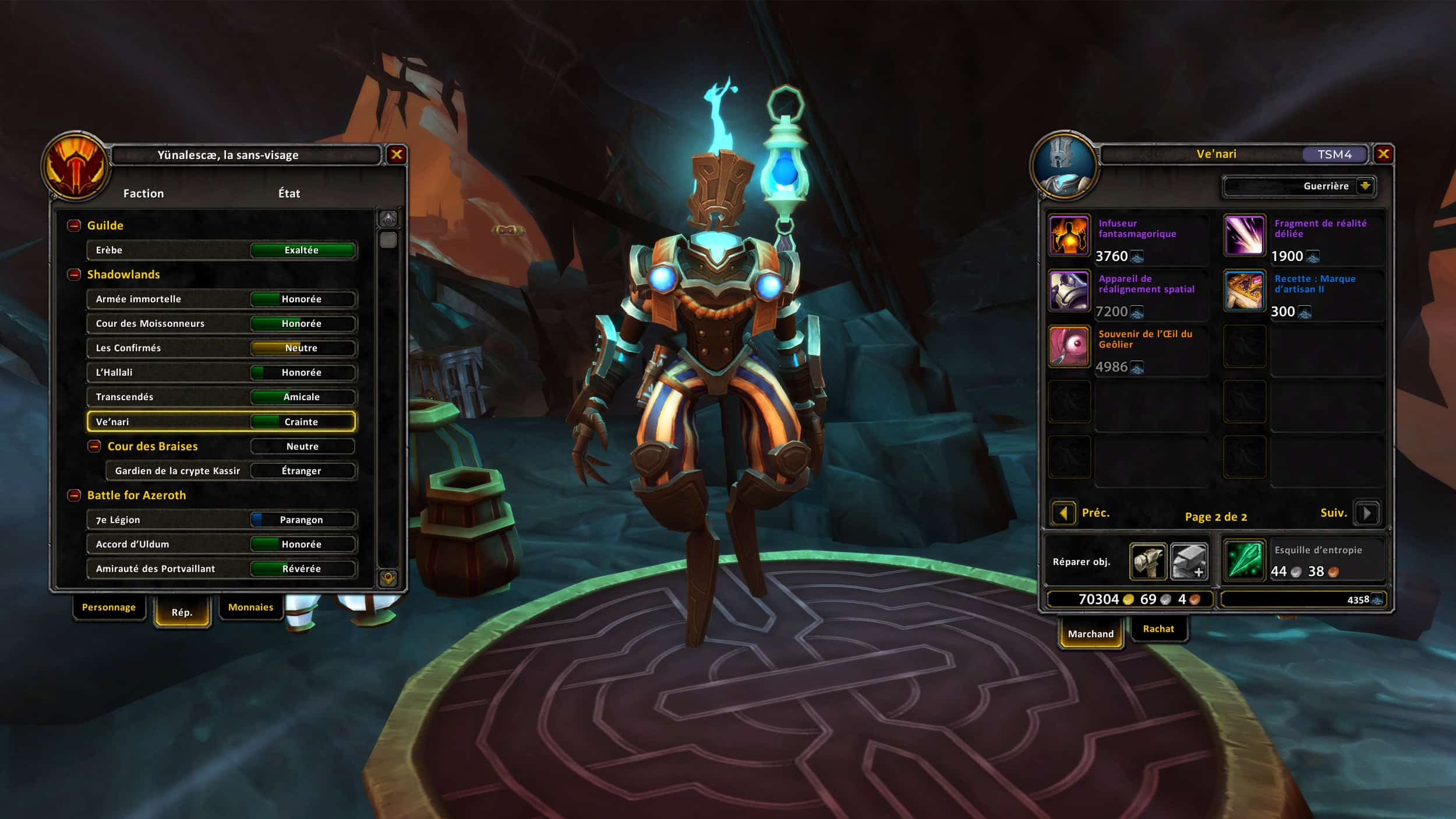Switch to the Personnage tab

tap(109, 607)
